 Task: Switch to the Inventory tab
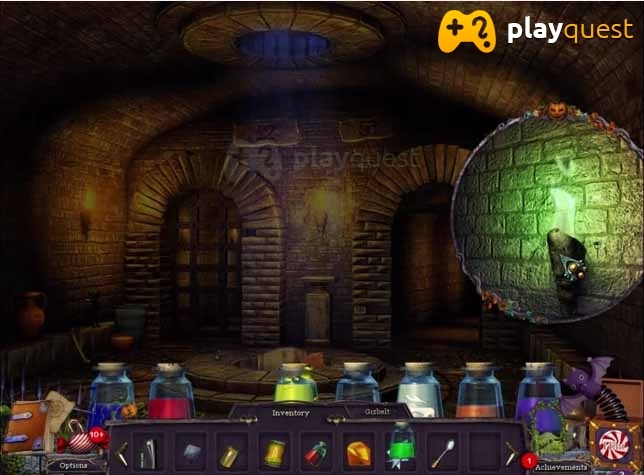[290, 412]
